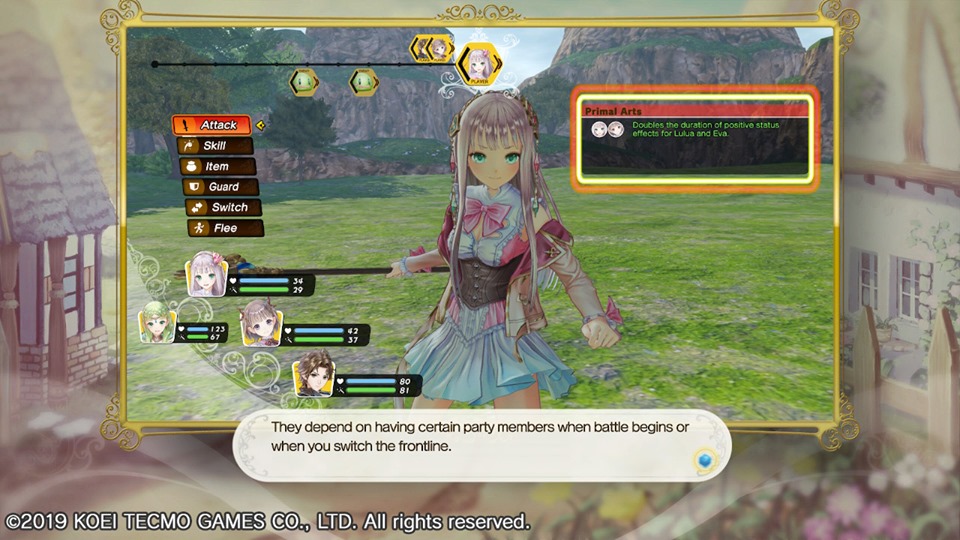The height and width of the screenshot is (540, 960).
Task: Choose the Switch command
Action: click(222, 207)
